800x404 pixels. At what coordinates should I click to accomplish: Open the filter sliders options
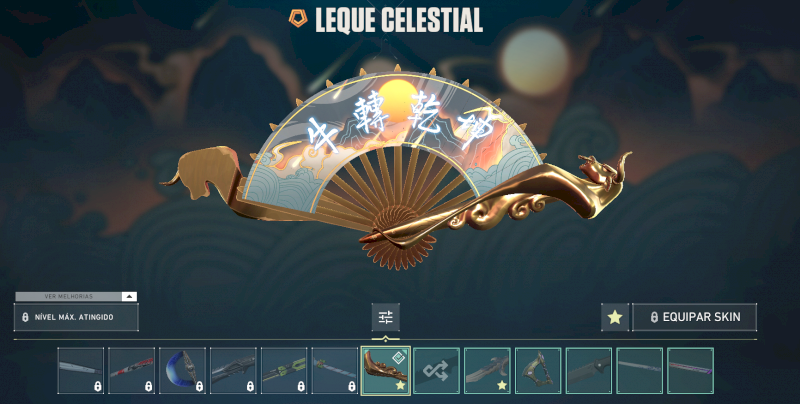pos(385,317)
